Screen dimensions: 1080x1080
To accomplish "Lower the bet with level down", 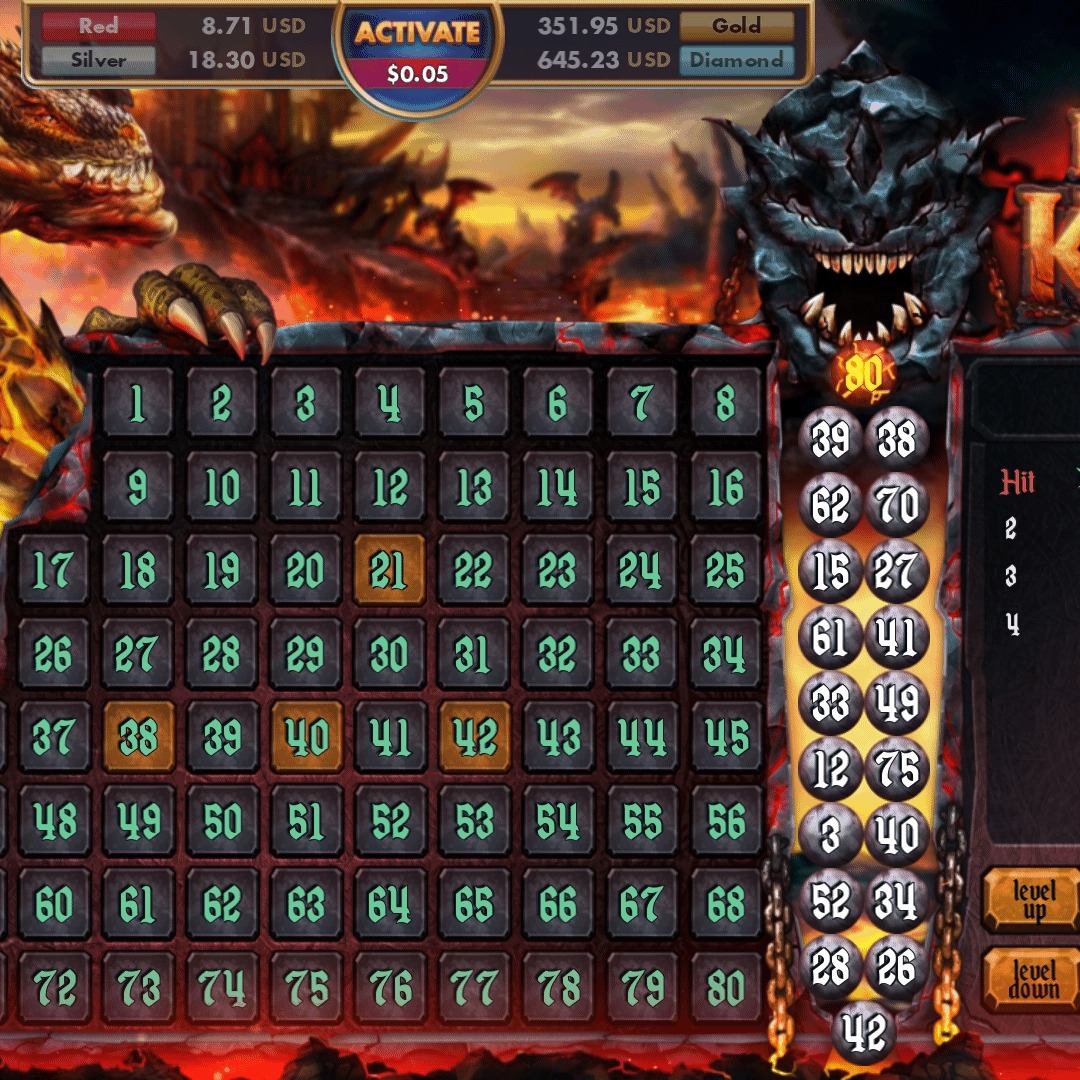I will [1034, 980].
